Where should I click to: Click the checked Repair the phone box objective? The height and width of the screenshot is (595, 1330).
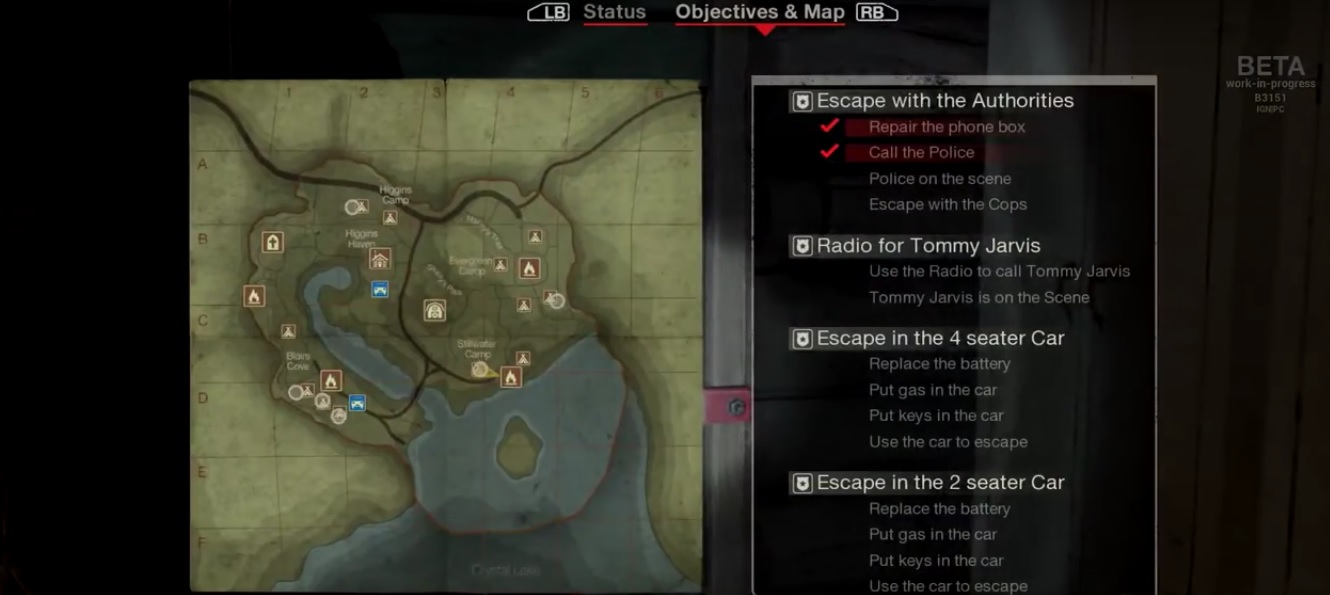[x=946, y=127]
